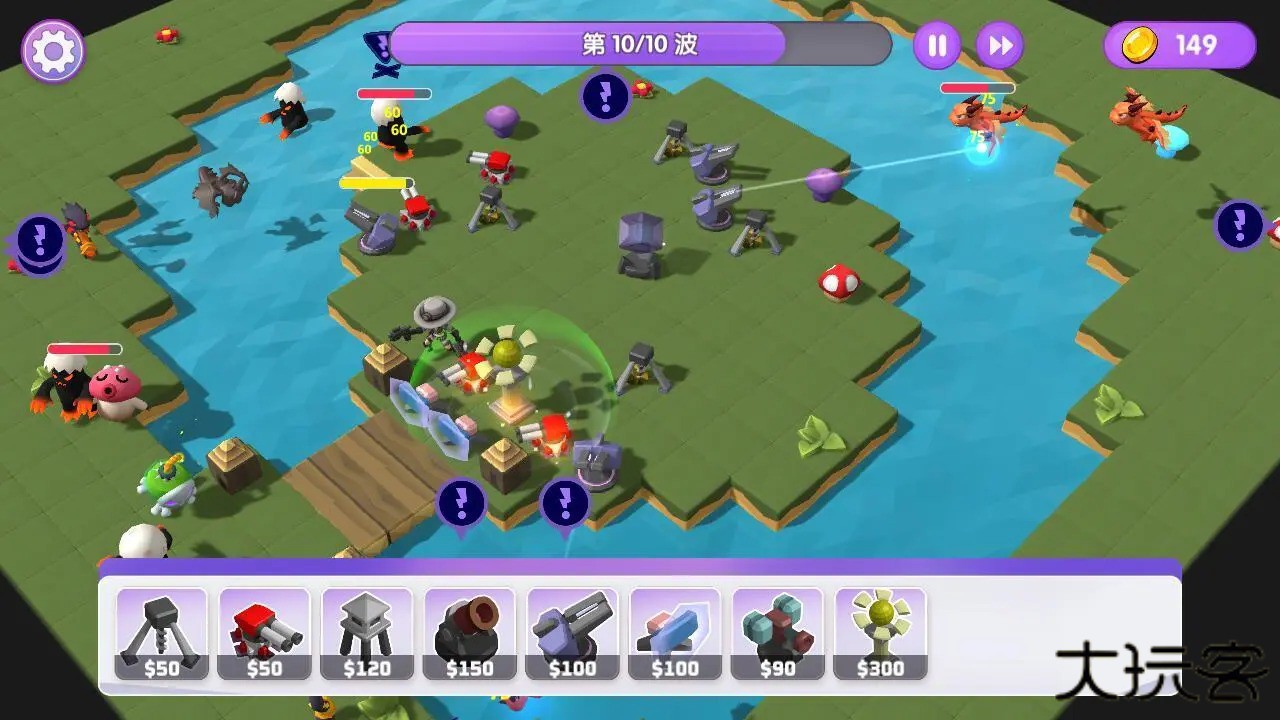
Task: Open the settings gear menu
Action: [x=52, y=51]
